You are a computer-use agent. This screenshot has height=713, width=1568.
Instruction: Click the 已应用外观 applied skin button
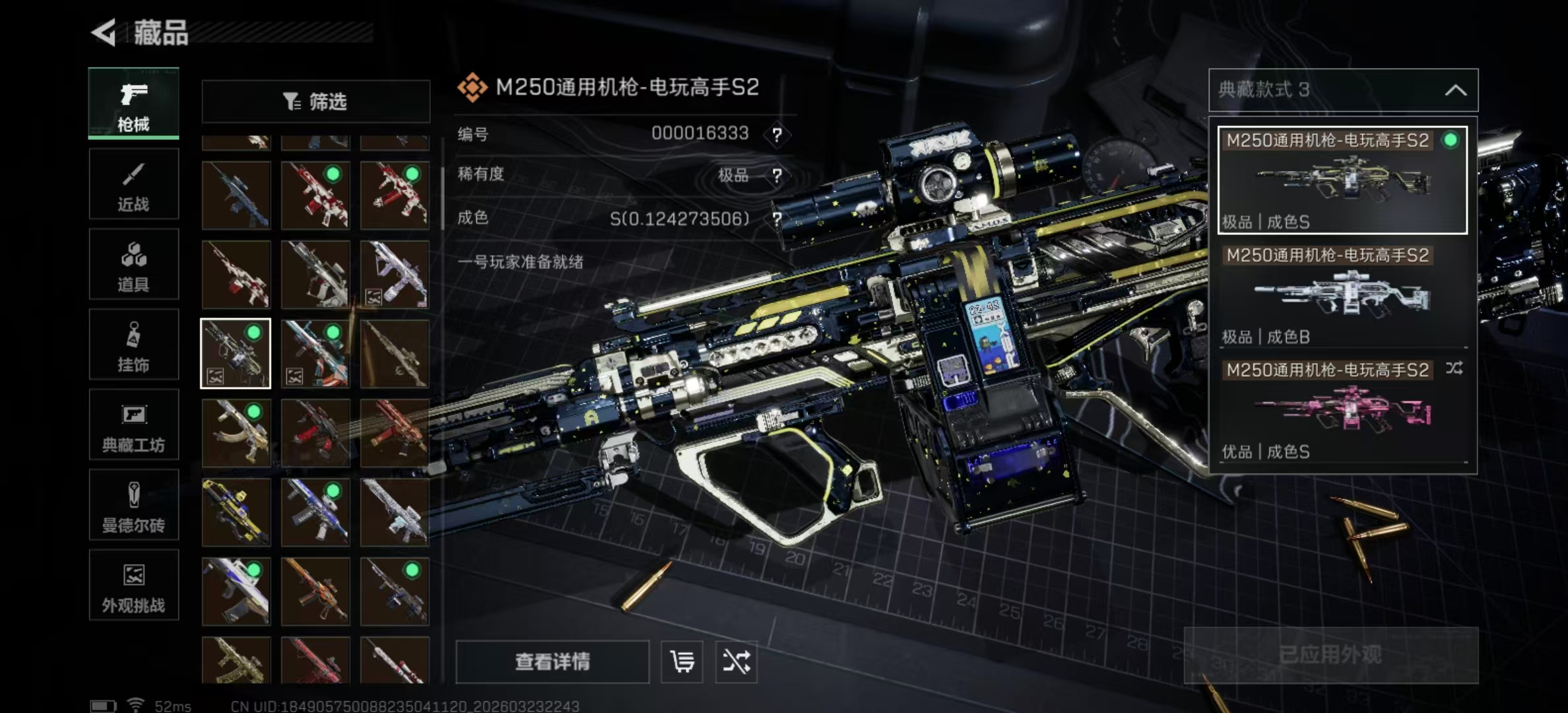coord(1330,655)
